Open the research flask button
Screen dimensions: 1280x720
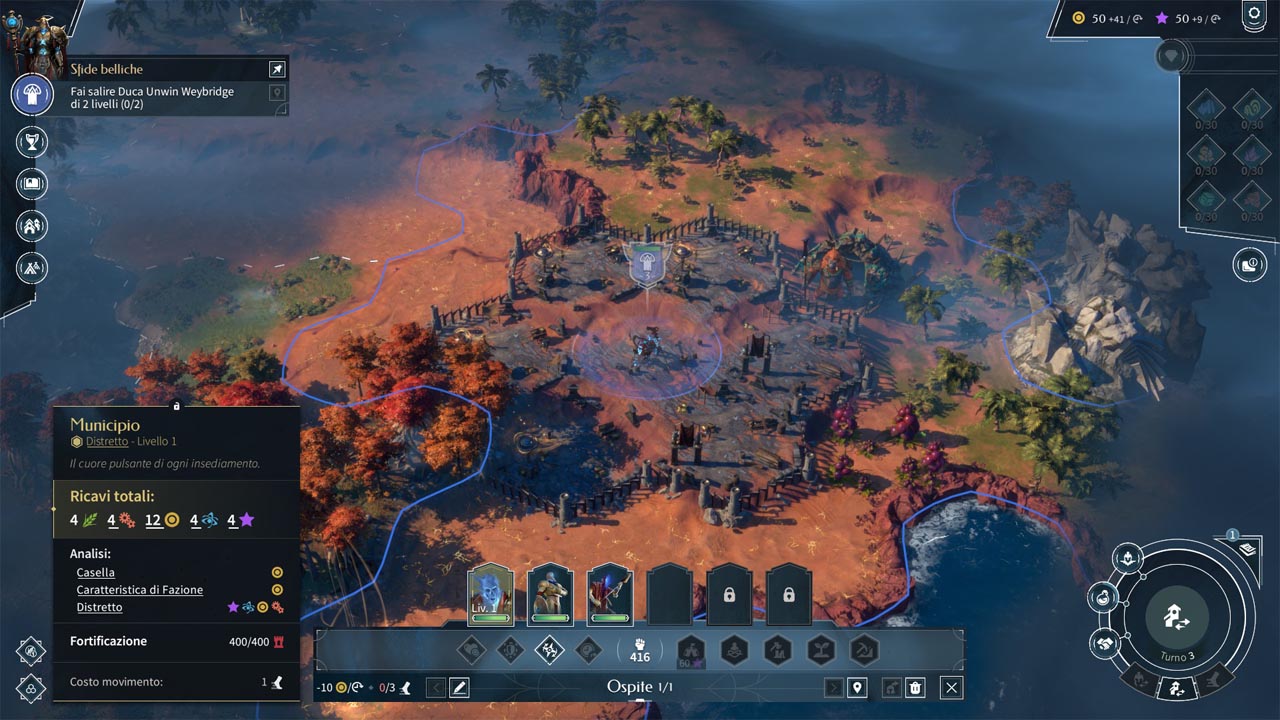[1104, 598]
